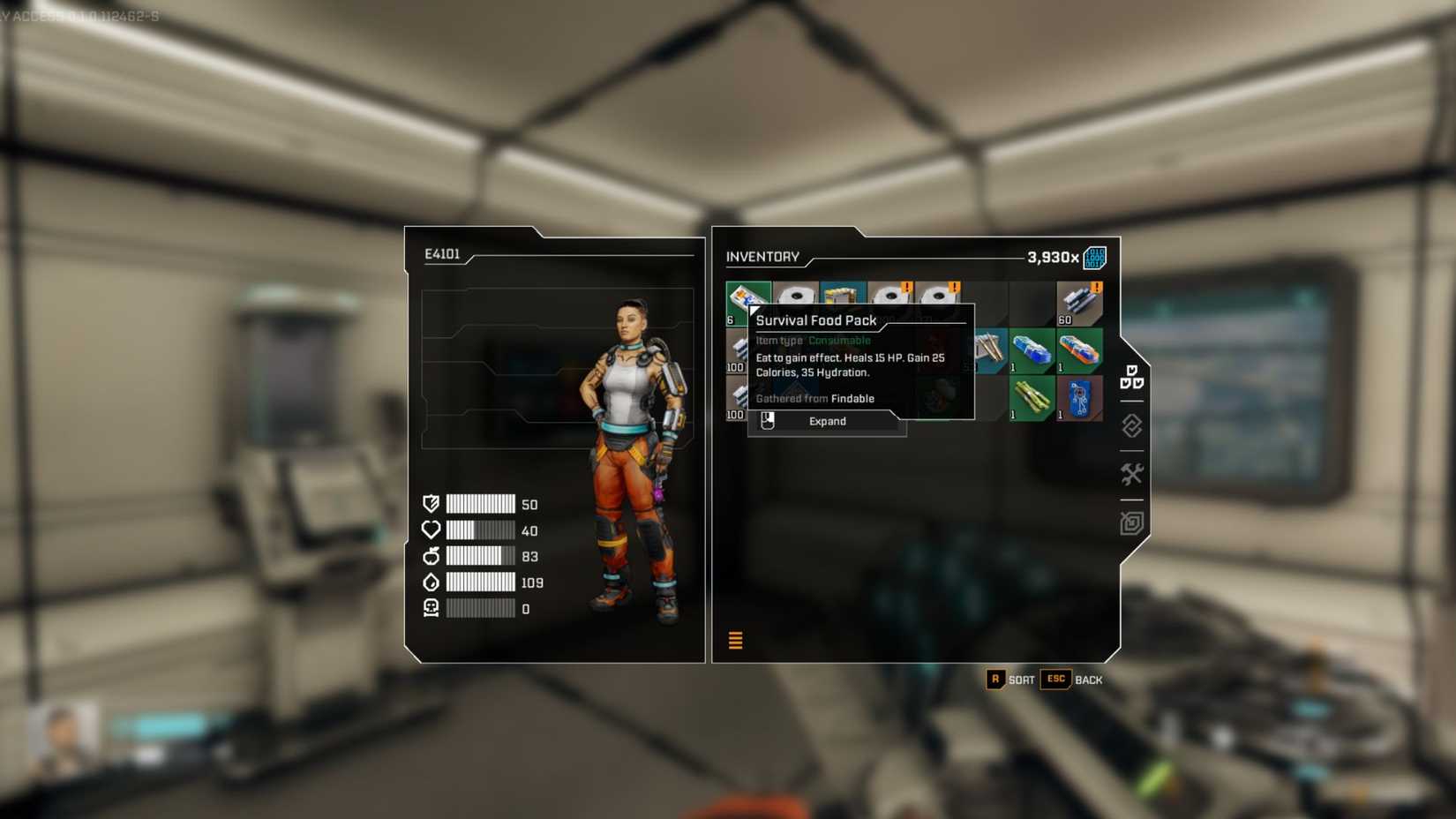The image size is (1456, 819).
Task: Click the orange stacked-lines list icon
Action: coord(735,640)
